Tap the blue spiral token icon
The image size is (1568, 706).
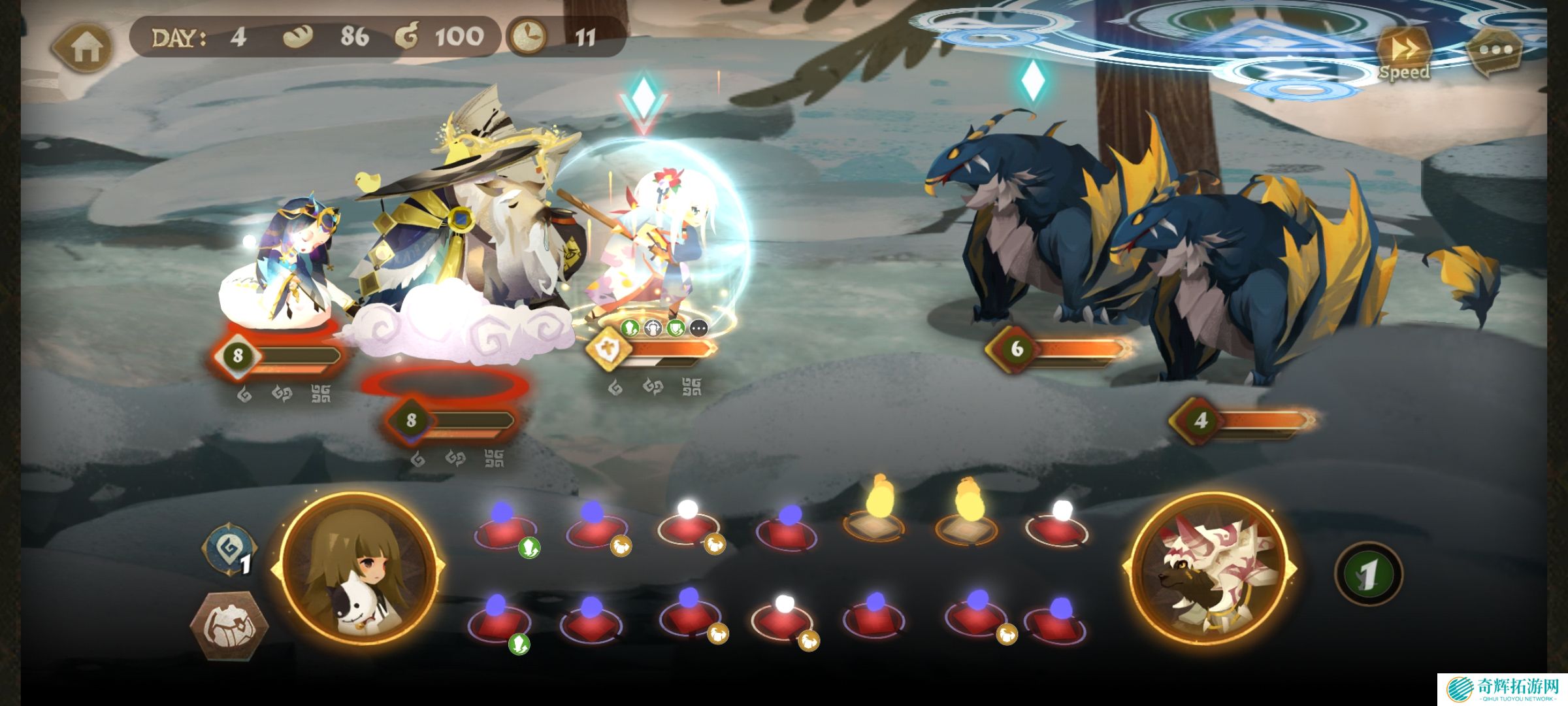click(x=229, y=550)
